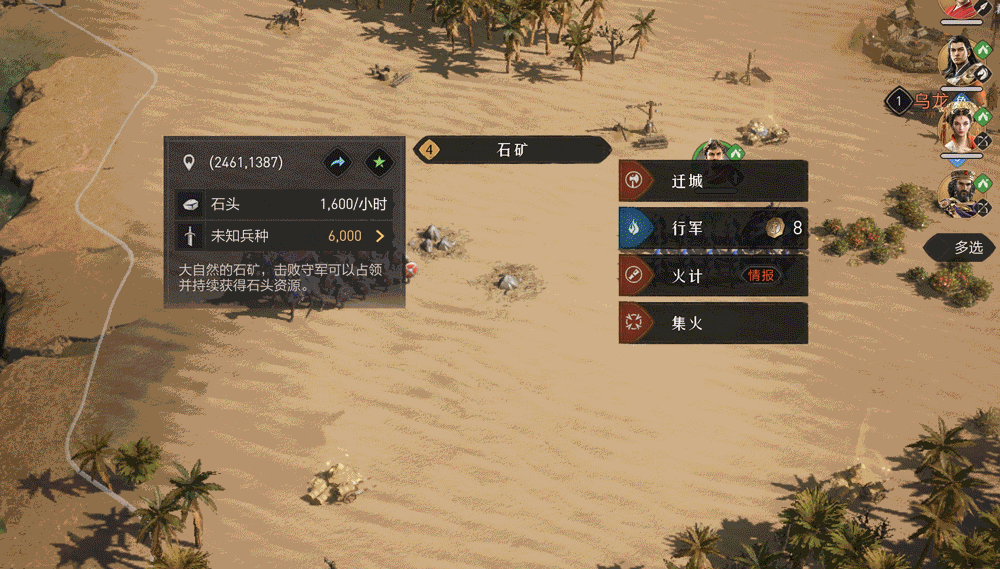
Task: Choose the 集火 focus fire command
Action: click(712, 323)
